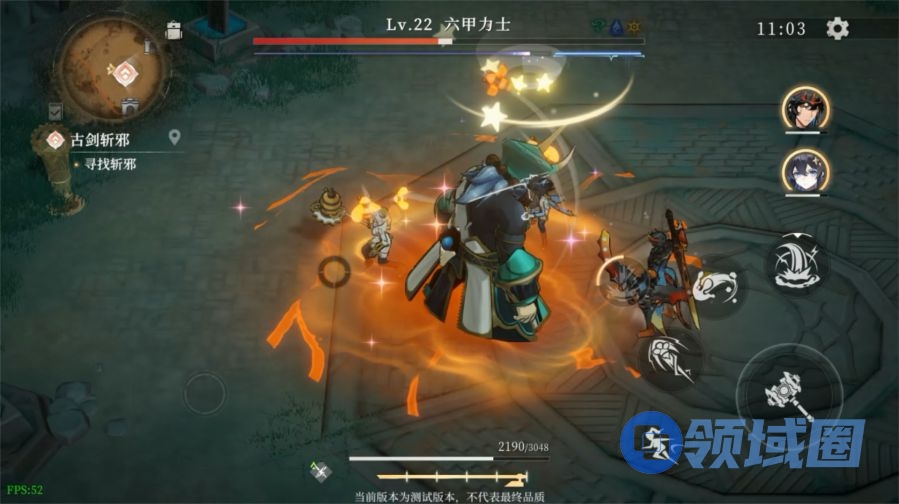Tap the quest location pin marker
The width and height of the screenshot is (899, 504).
[x=174, y=137]
